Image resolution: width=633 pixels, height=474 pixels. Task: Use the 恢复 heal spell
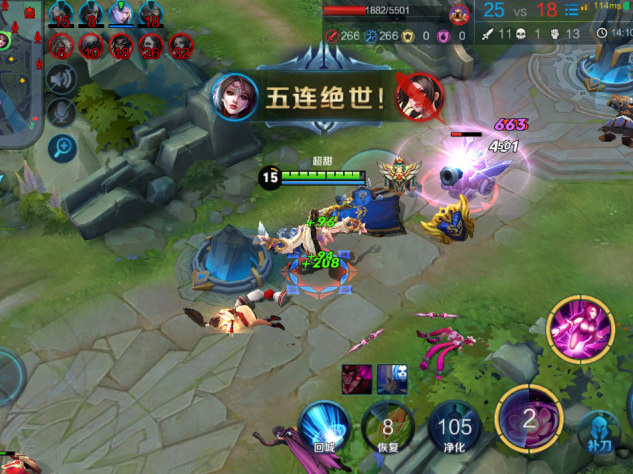tap(386, 427)
